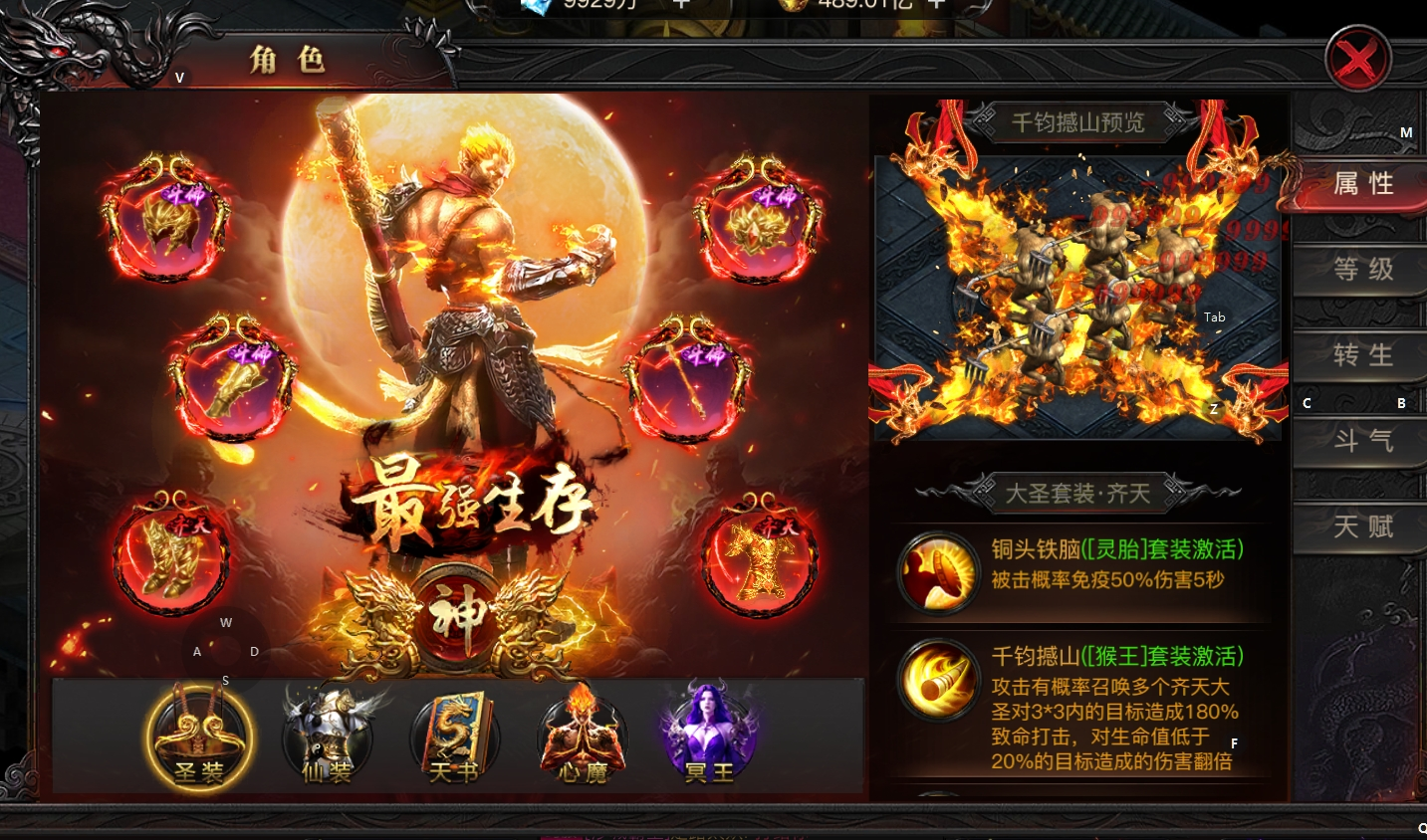
Task: Open the 天赋 panel
Action: pyautogui.click(x=1360, y=526)
